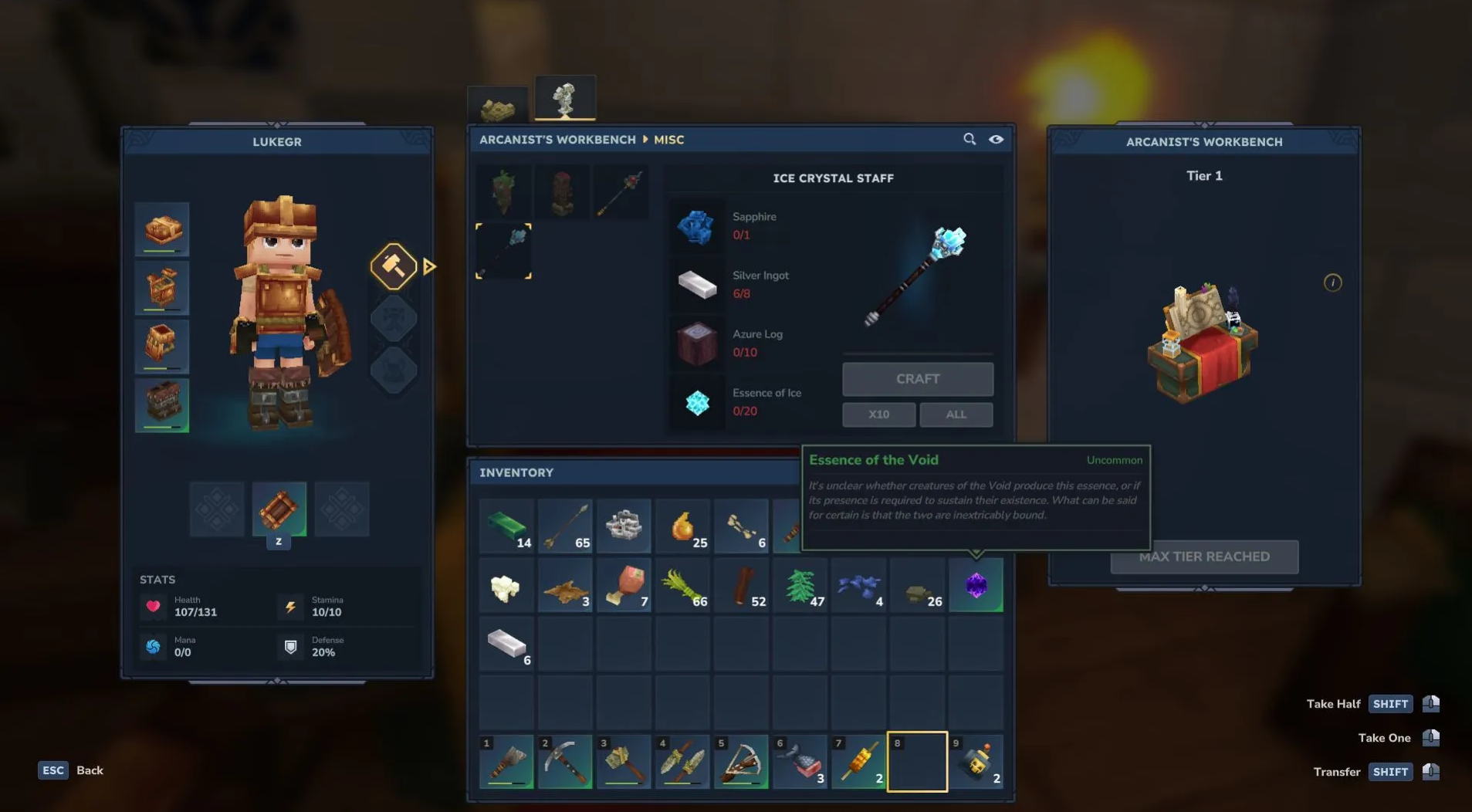Screen dimensions: 1472x812
Task: Switch to the Arcanist's Workbench statue tab
Action: (x=565, y=99)
